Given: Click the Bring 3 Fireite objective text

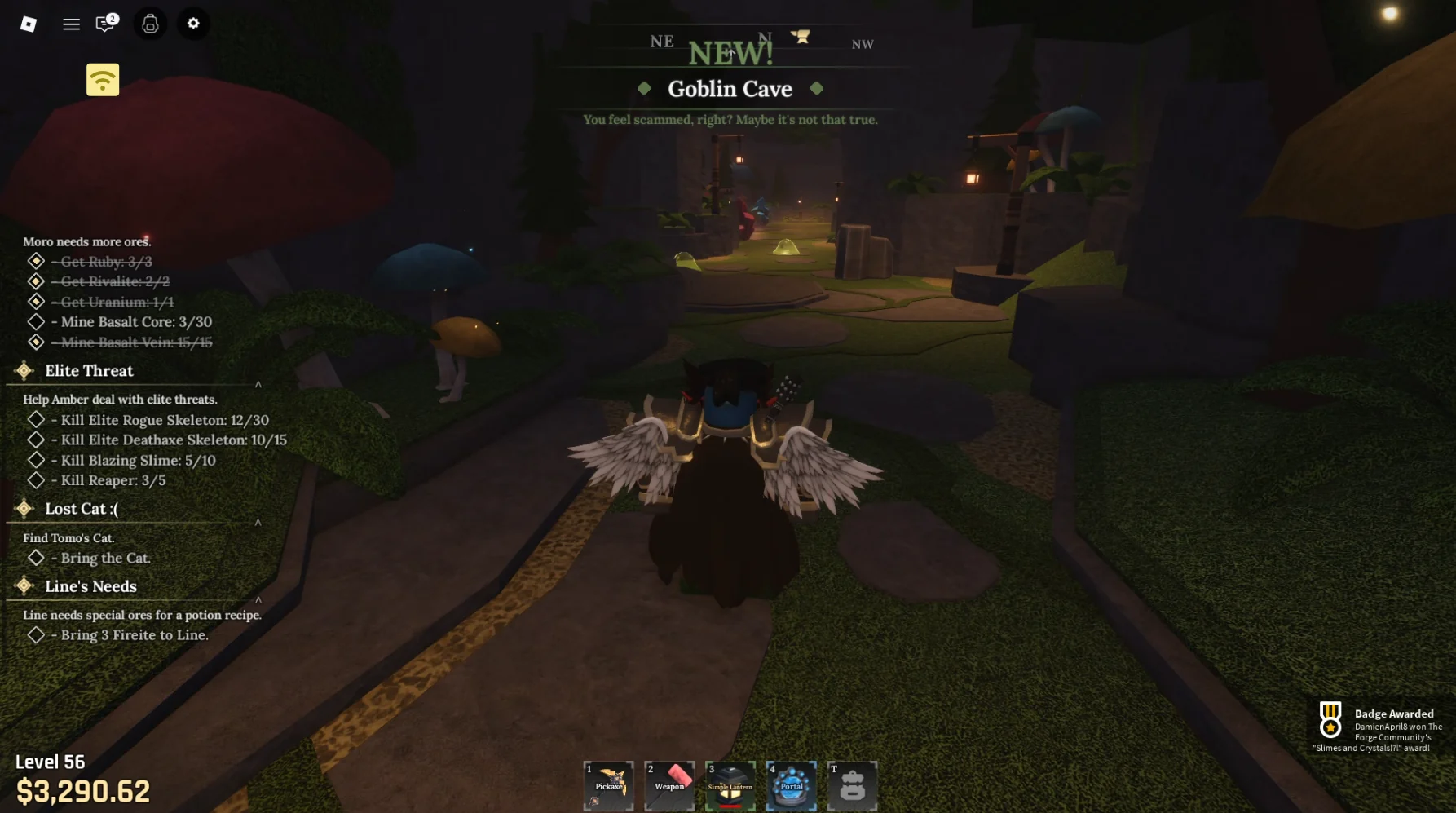Looking at the screenshot, I should tap(131, 634).
